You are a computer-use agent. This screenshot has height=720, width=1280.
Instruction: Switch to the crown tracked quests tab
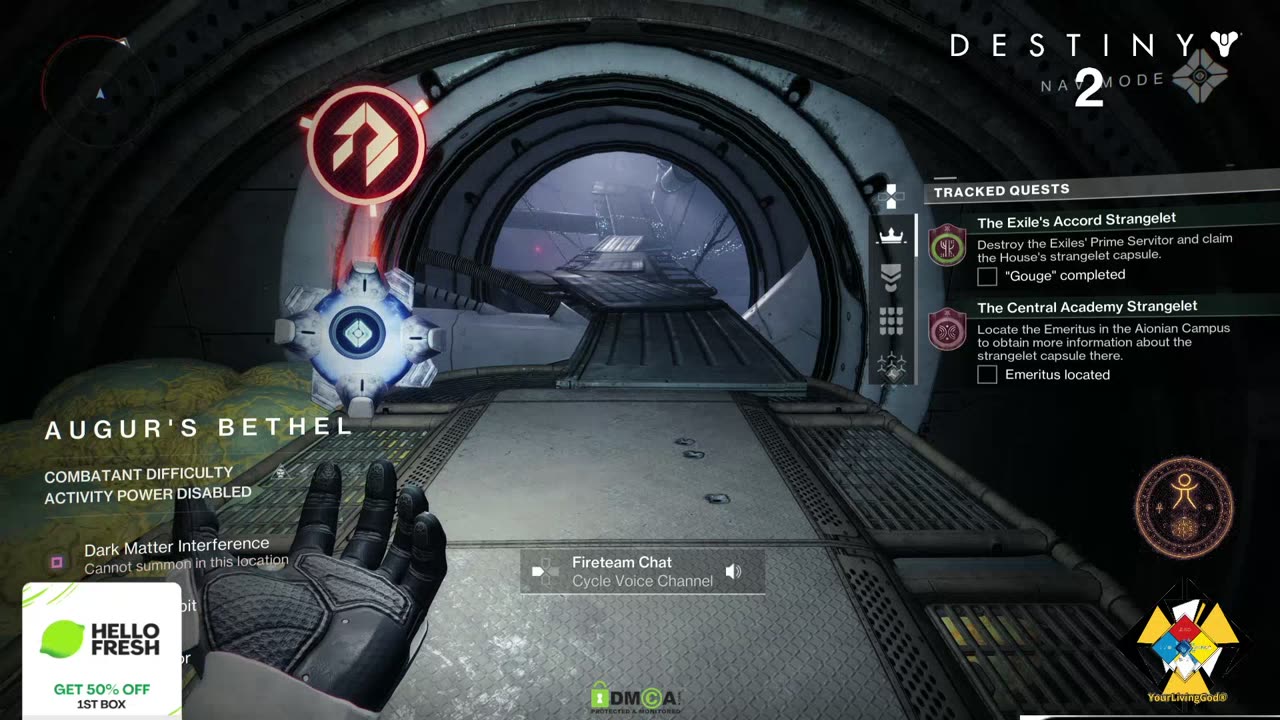coord(890,236)
